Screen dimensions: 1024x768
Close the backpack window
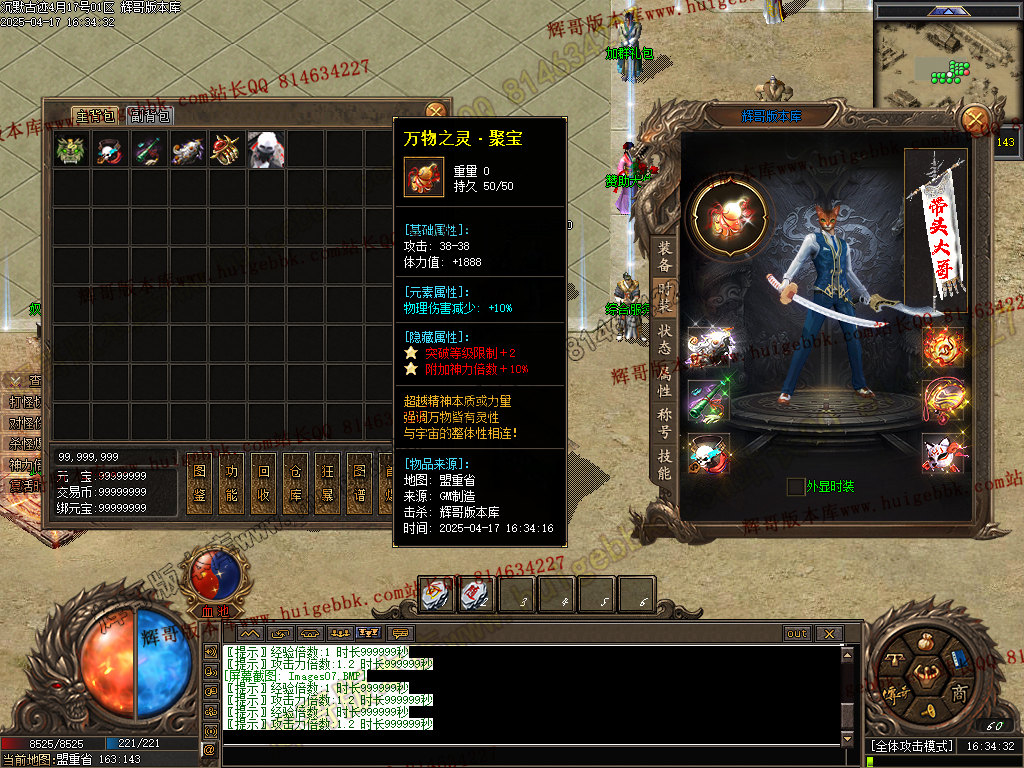coord(435,111)
